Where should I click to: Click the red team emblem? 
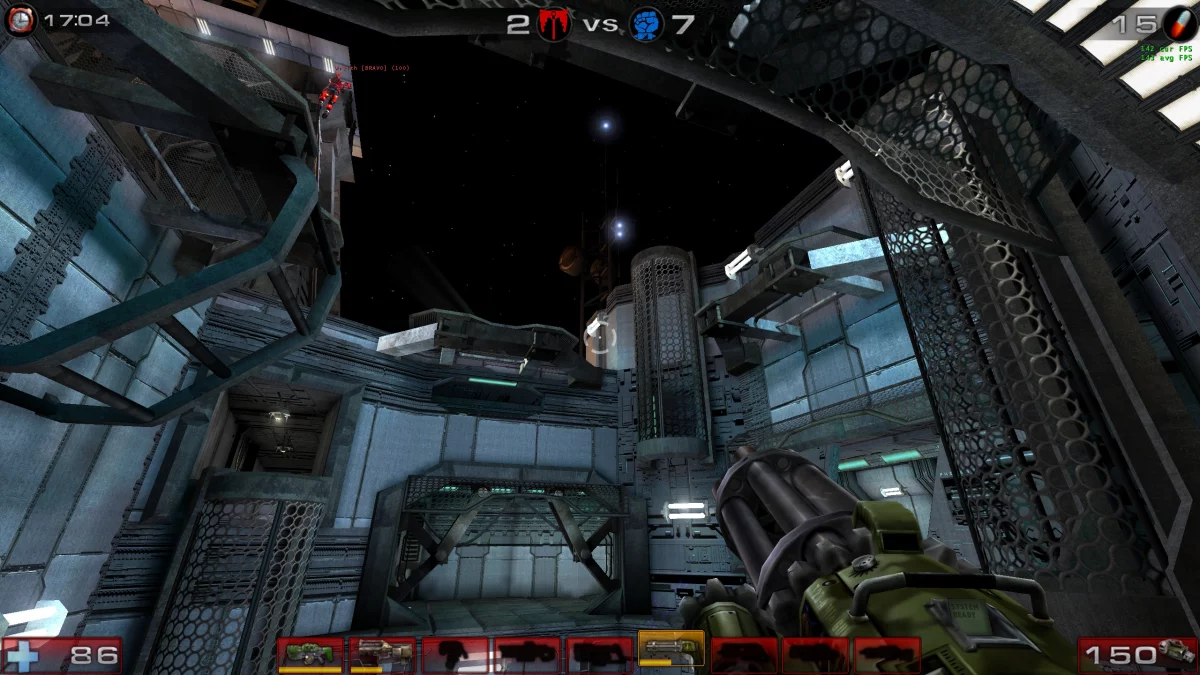pyautogui.click(x=553, y=24)
